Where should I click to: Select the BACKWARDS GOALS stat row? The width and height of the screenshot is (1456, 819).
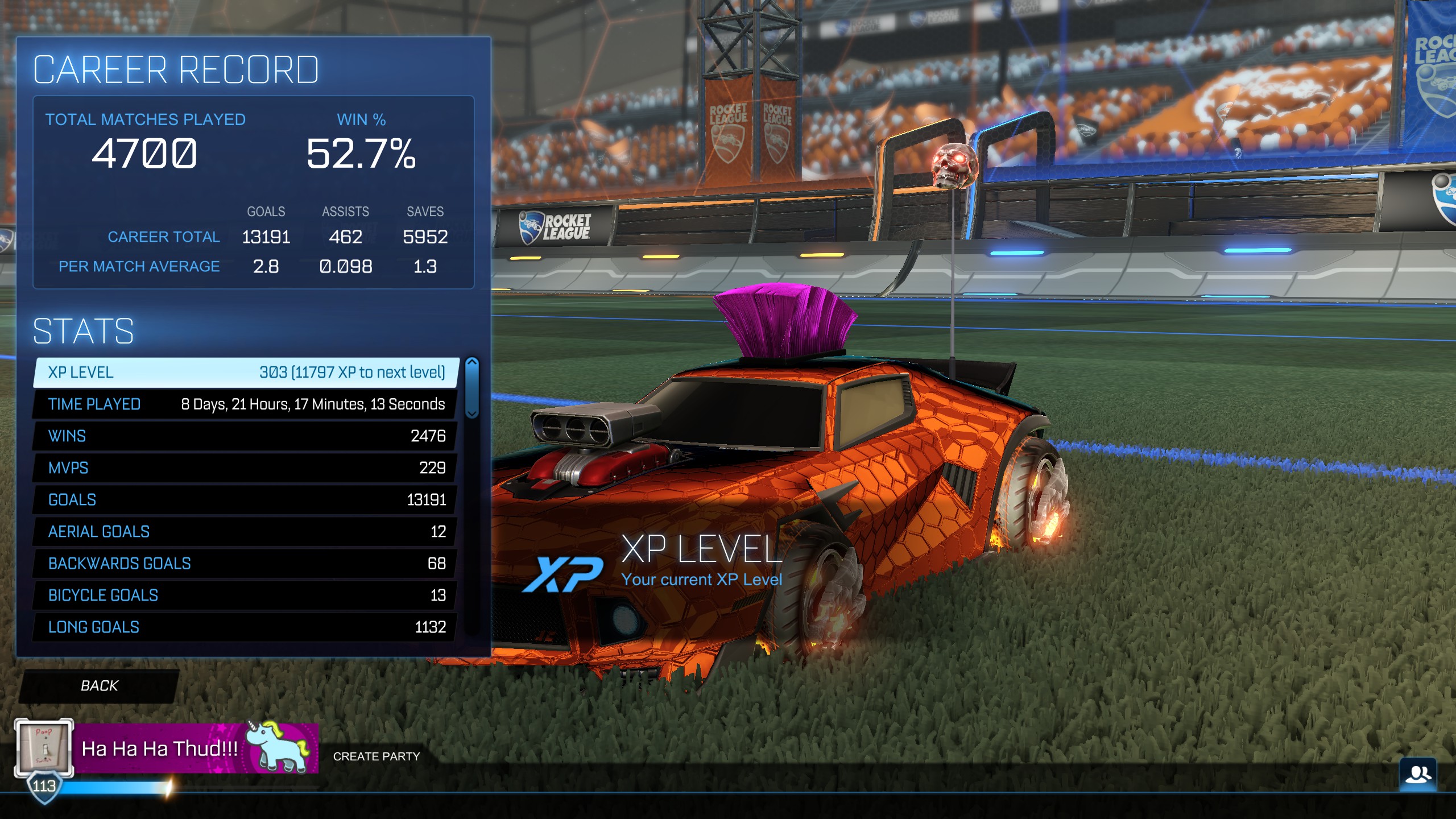(246, 564)
